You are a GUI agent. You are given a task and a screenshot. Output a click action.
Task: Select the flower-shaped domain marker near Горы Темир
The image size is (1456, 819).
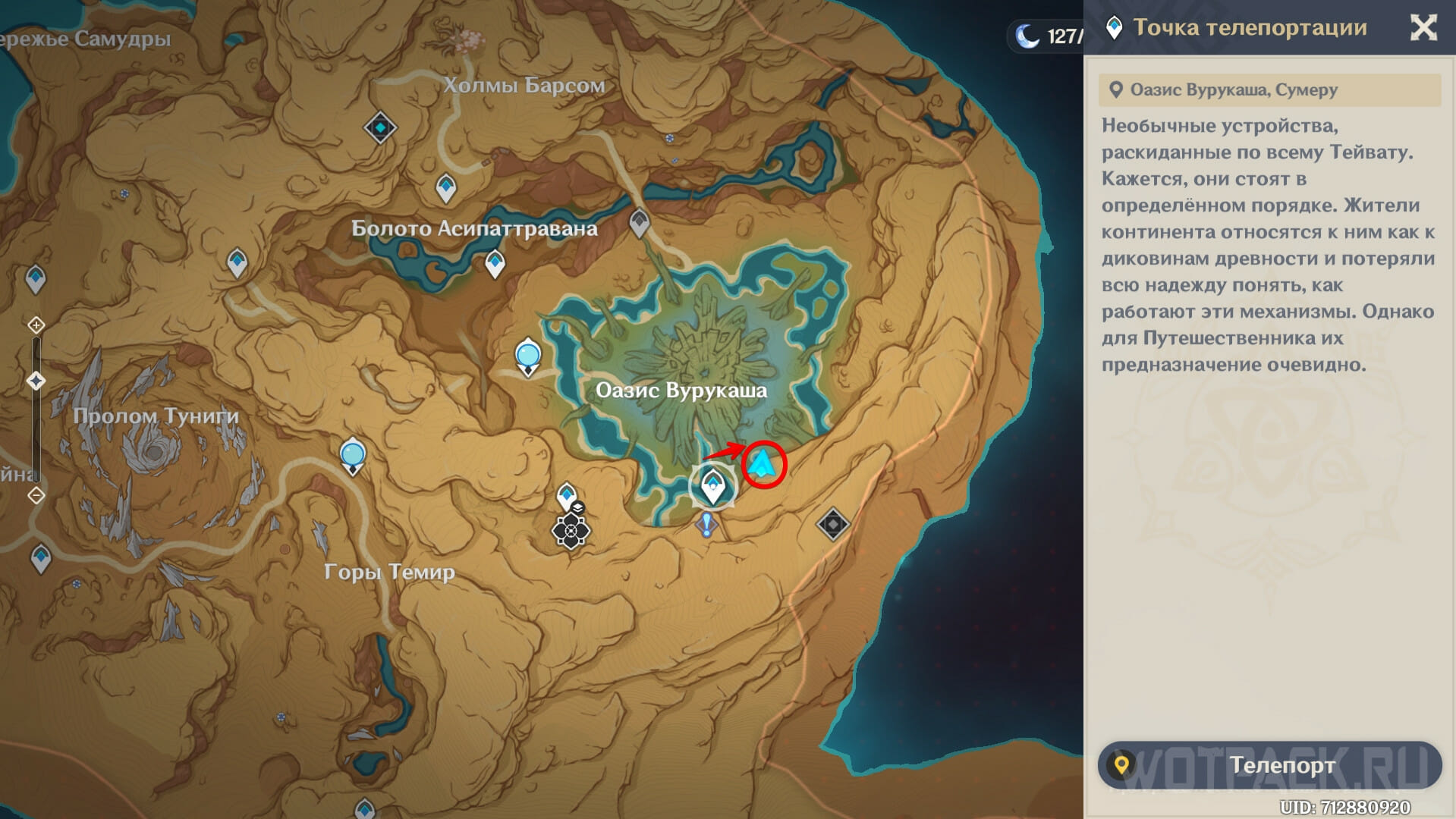click(x=571, y=530)
